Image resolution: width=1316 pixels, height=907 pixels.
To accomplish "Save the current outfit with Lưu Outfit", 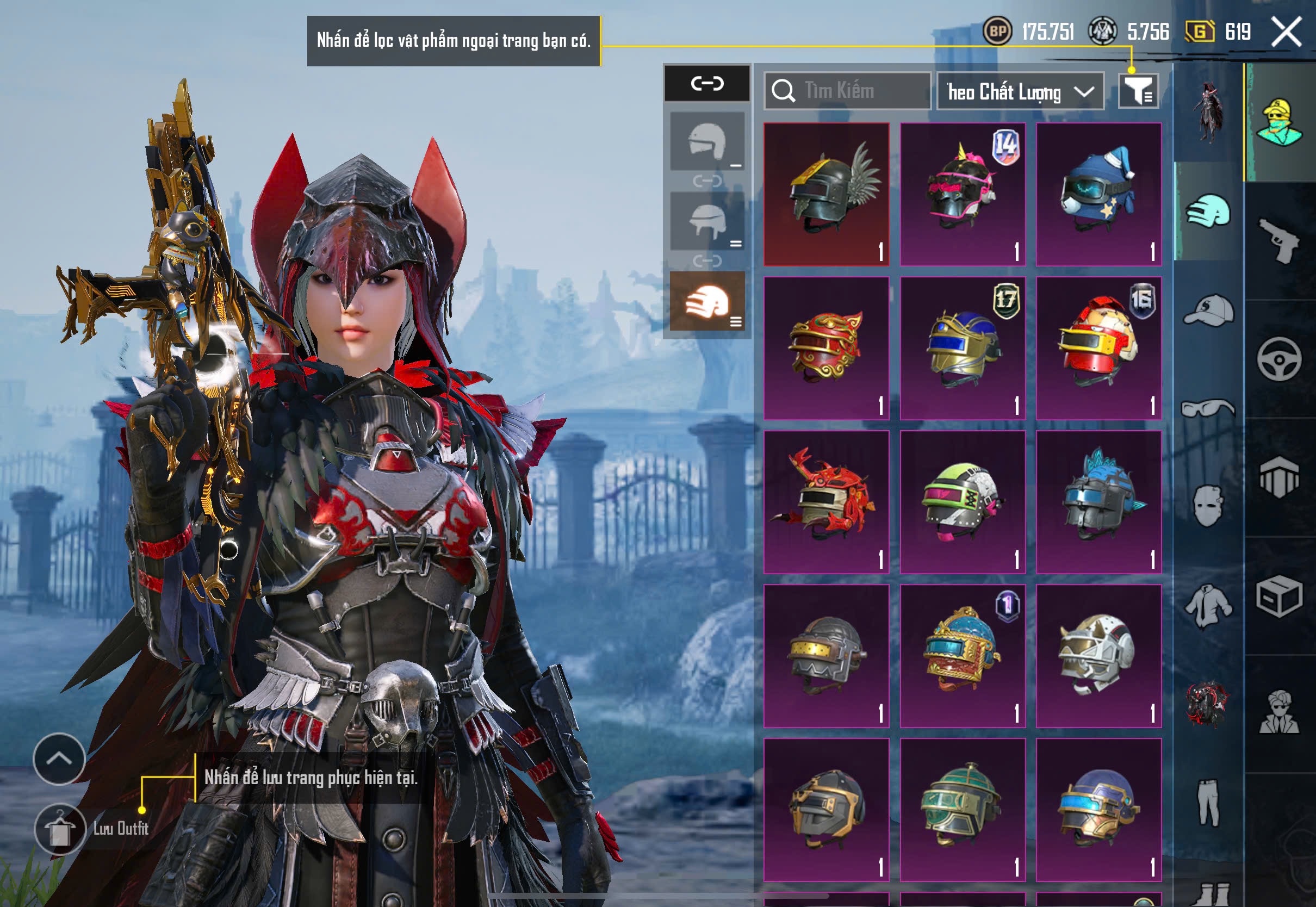I will pos(60,829).
